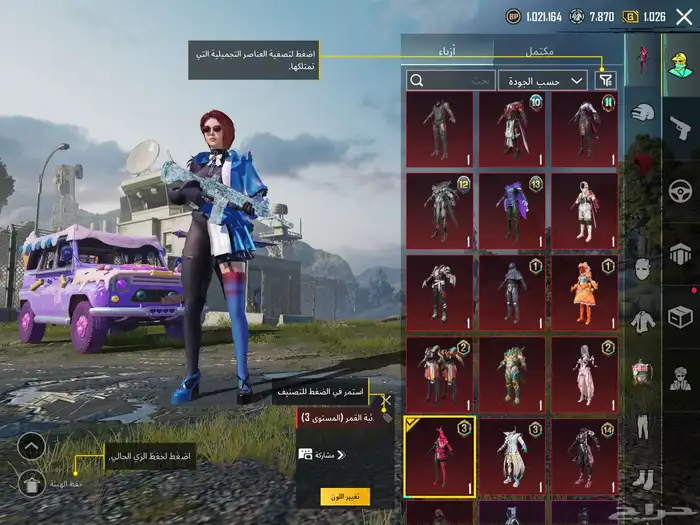Click the owned-items filter funnel button
This screenshot has height=525, width=700.
(x=605, y=80)
